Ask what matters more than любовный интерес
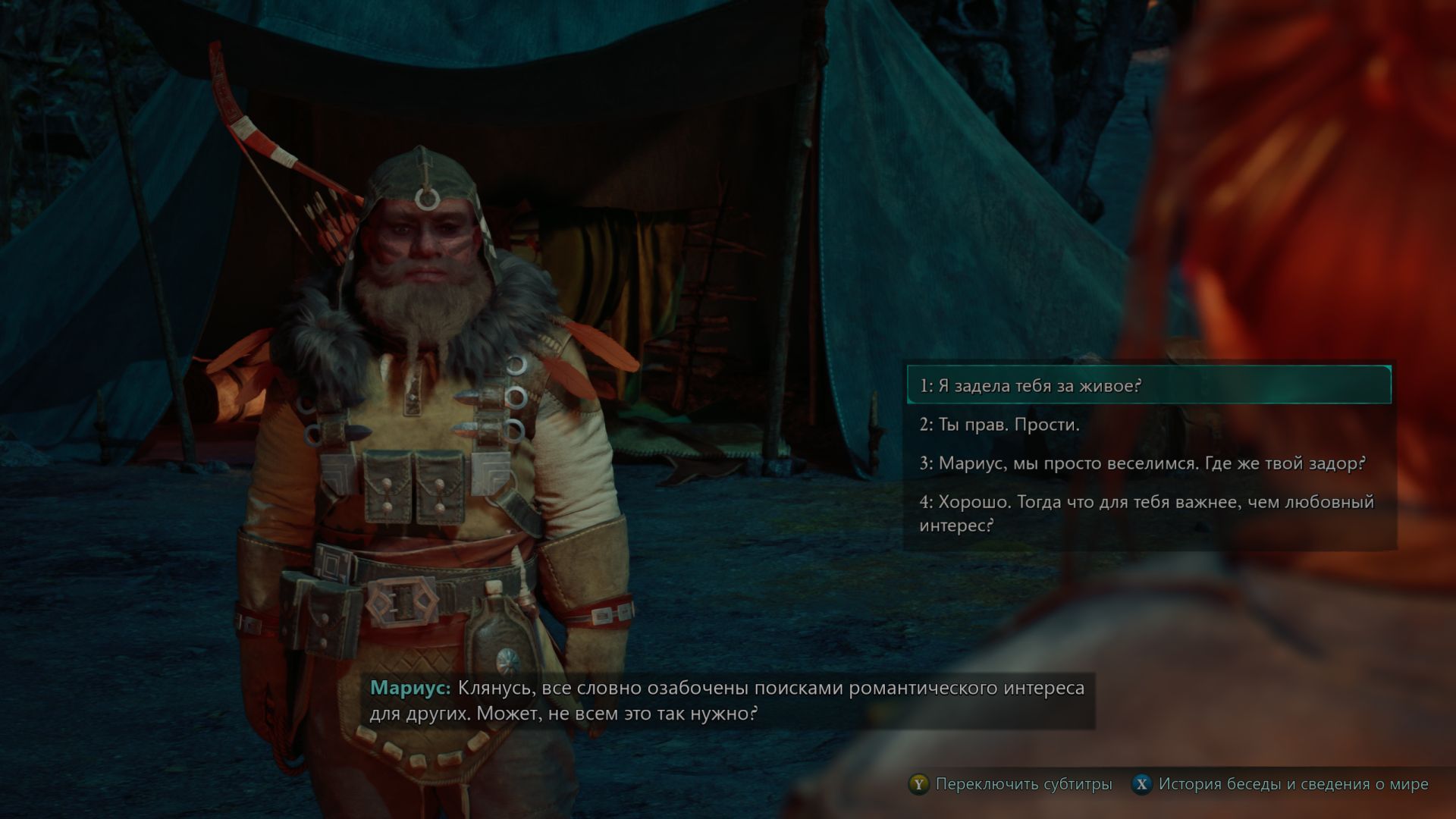 (1148, 513)
